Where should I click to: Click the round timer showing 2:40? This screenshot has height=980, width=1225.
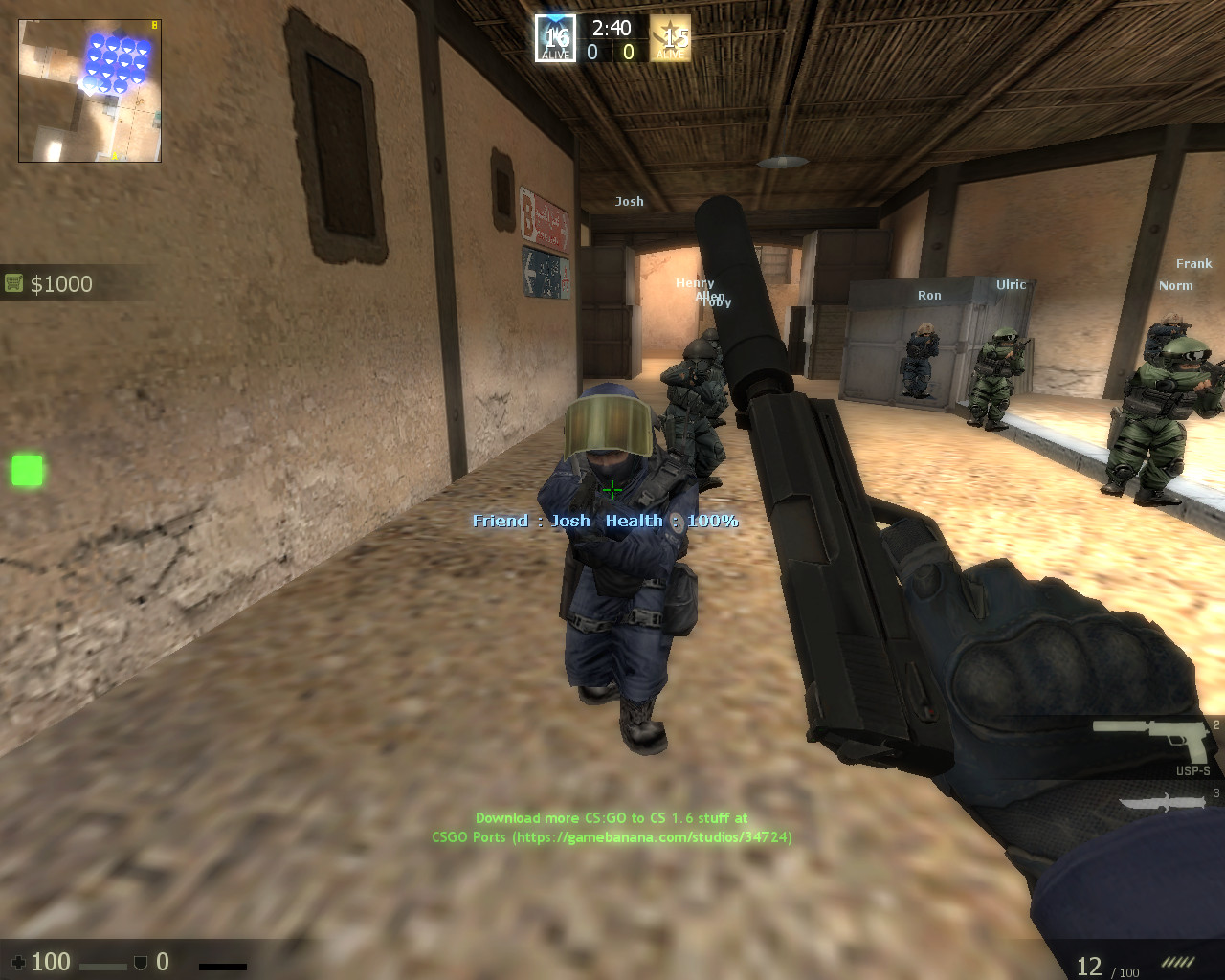(613, 28)
